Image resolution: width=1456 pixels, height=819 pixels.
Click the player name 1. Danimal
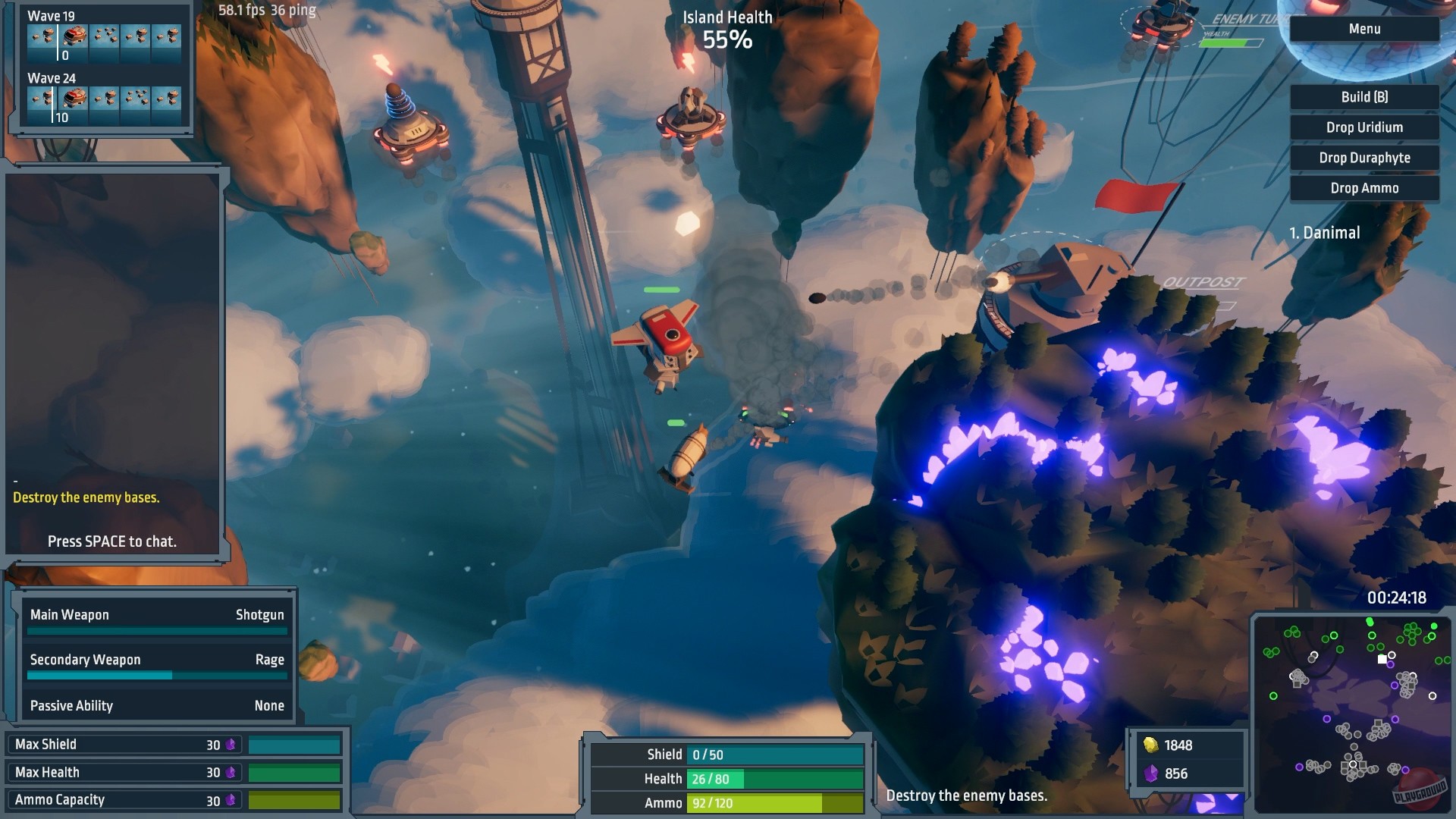(x=1324, y=233)
